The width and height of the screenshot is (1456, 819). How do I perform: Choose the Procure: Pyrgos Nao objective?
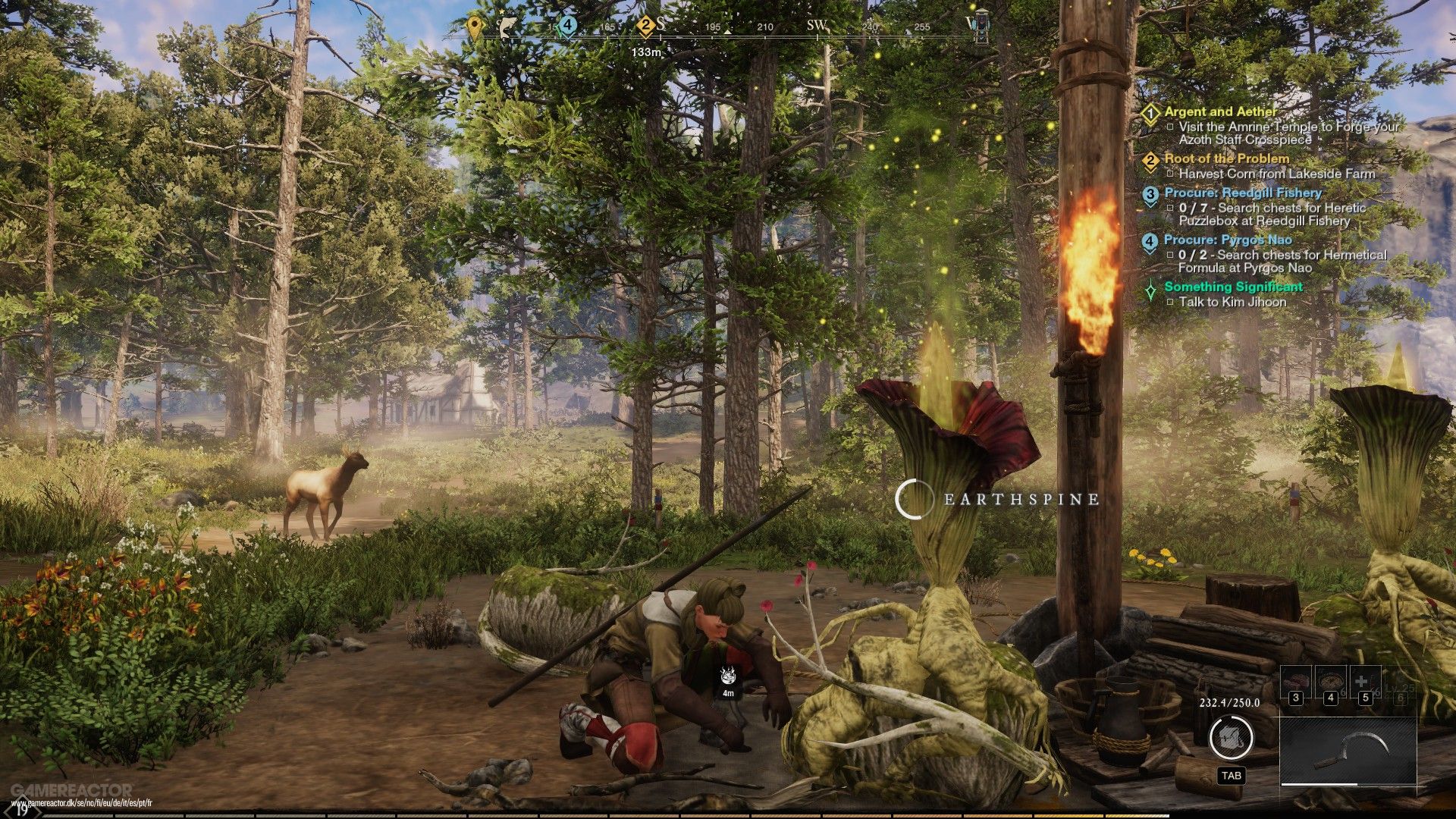tap(1228, 240)
